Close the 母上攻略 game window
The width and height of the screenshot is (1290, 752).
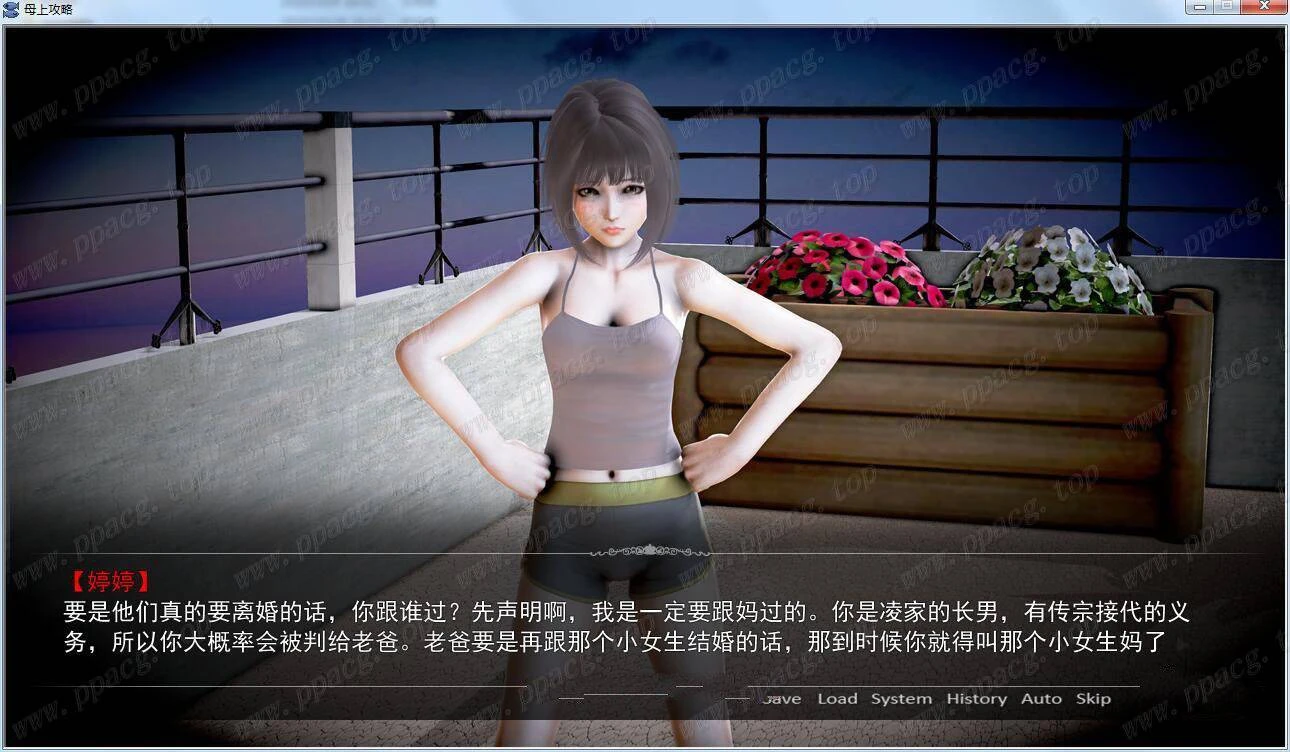pos(1264,8)
